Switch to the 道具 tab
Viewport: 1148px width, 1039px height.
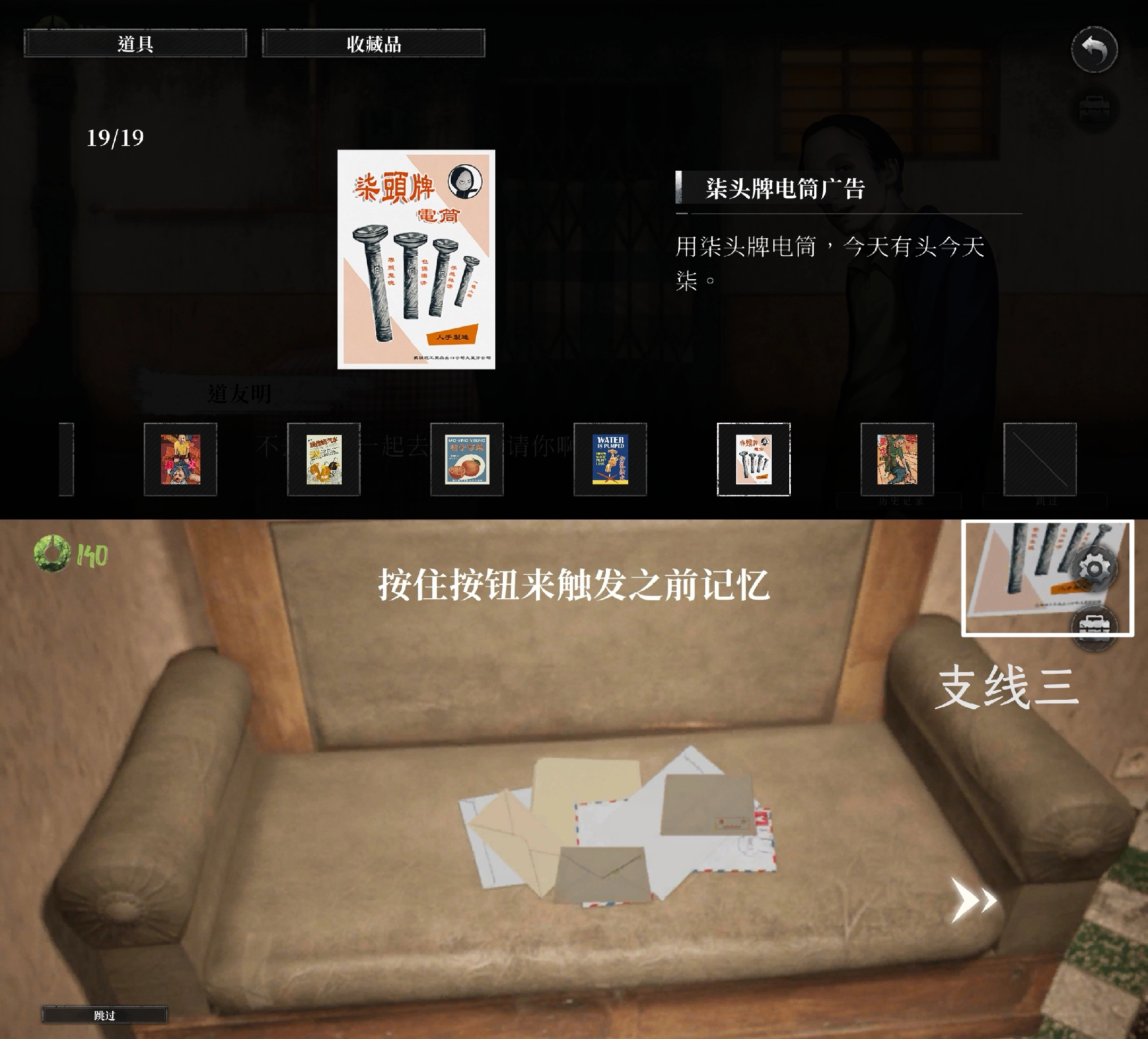(x=134, y=44)
